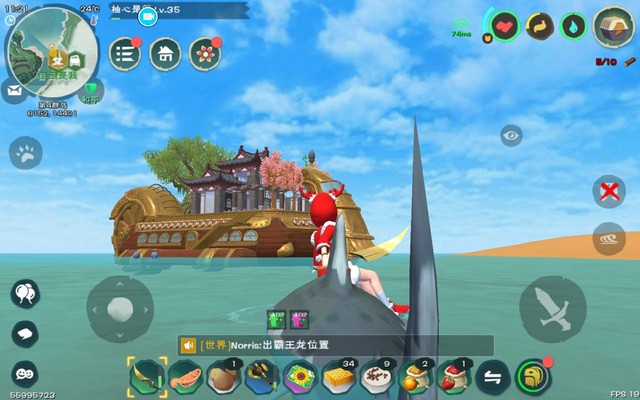Screen dimensions: 640x400
Task: Open the task list menu button
Action: 124,54
